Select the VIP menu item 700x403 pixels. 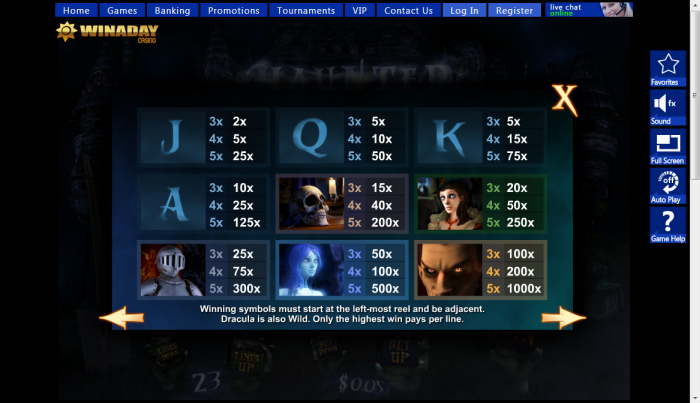360,10
